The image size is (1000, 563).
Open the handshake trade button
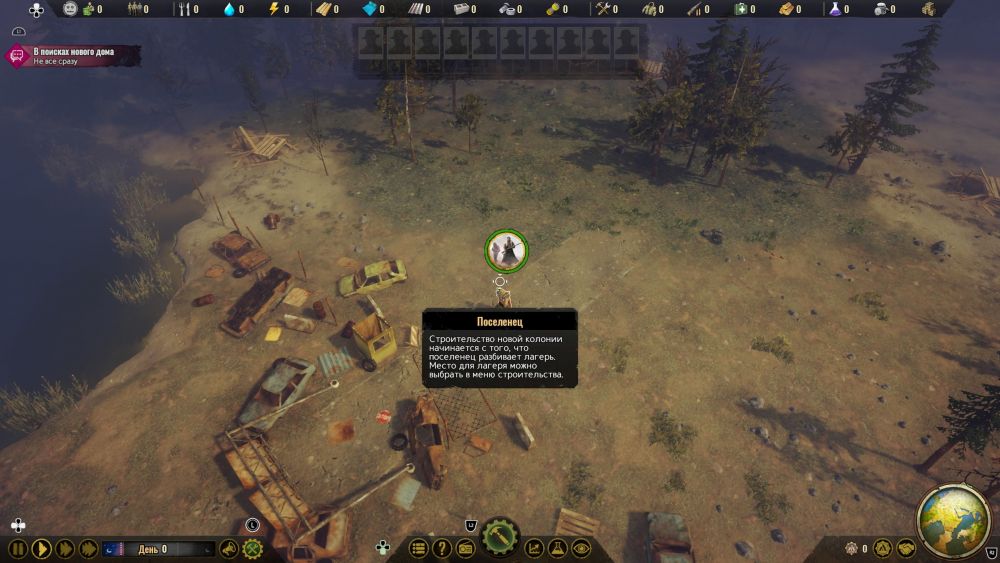coord(905,548)
